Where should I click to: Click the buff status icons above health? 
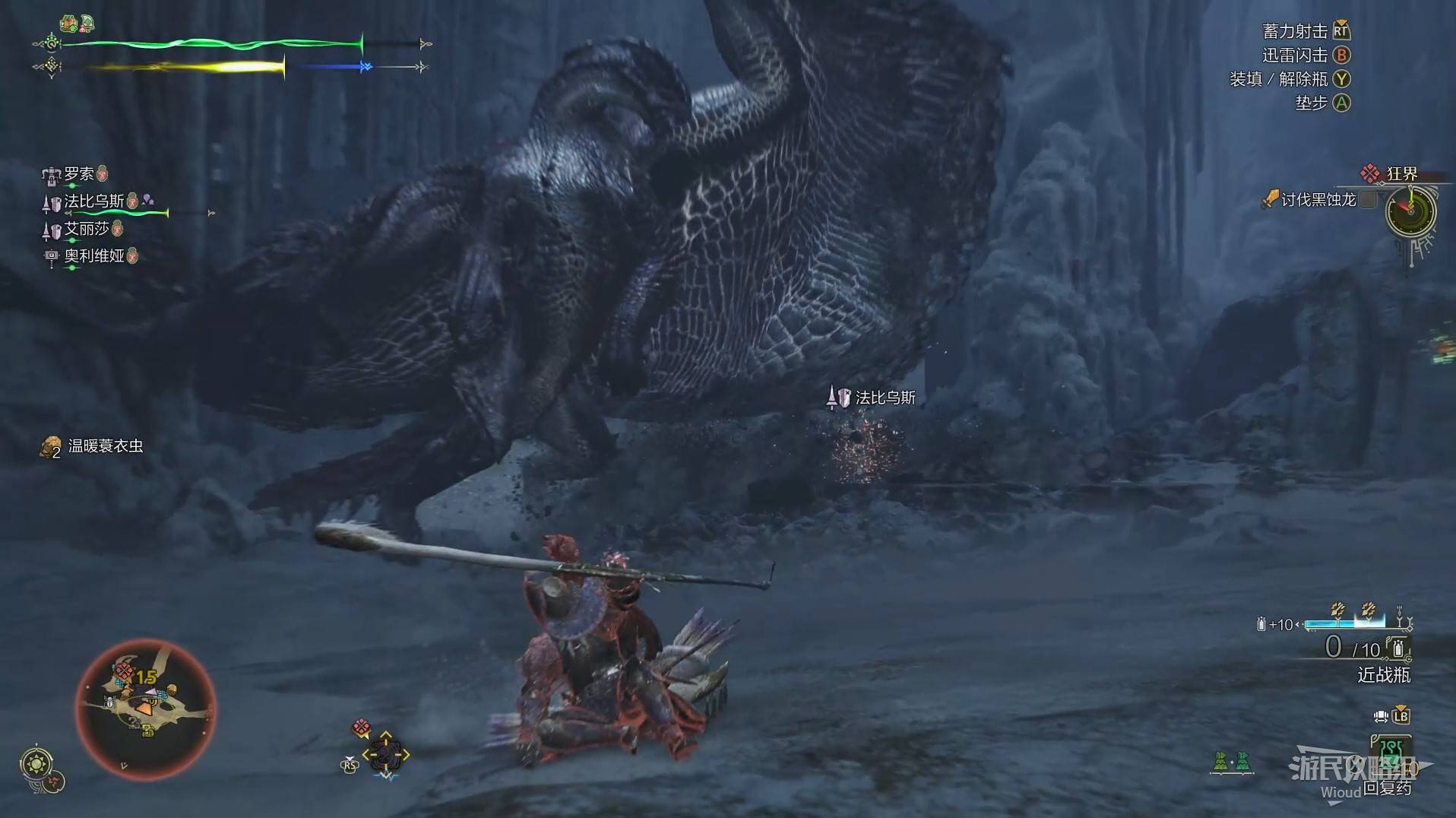click(x=77, y=24)
